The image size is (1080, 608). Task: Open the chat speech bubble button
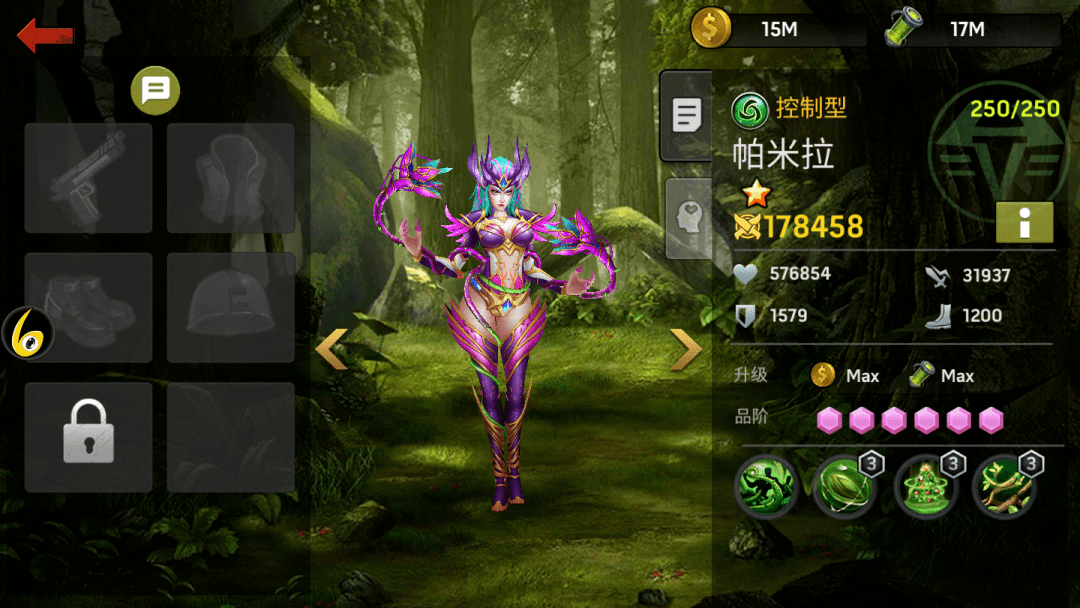(x=155, y=92)
